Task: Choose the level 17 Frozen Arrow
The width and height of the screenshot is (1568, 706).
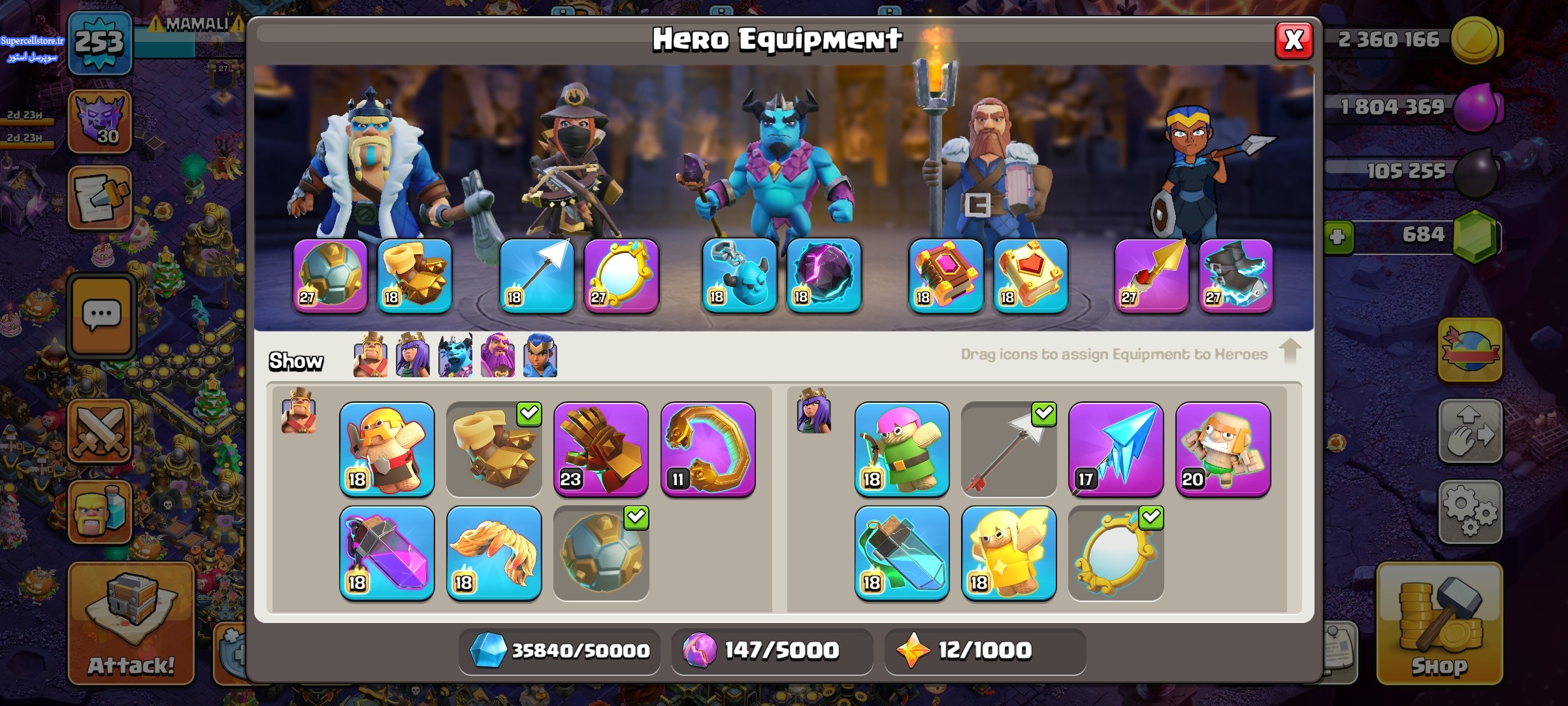Action: [x=1115, y=449]
